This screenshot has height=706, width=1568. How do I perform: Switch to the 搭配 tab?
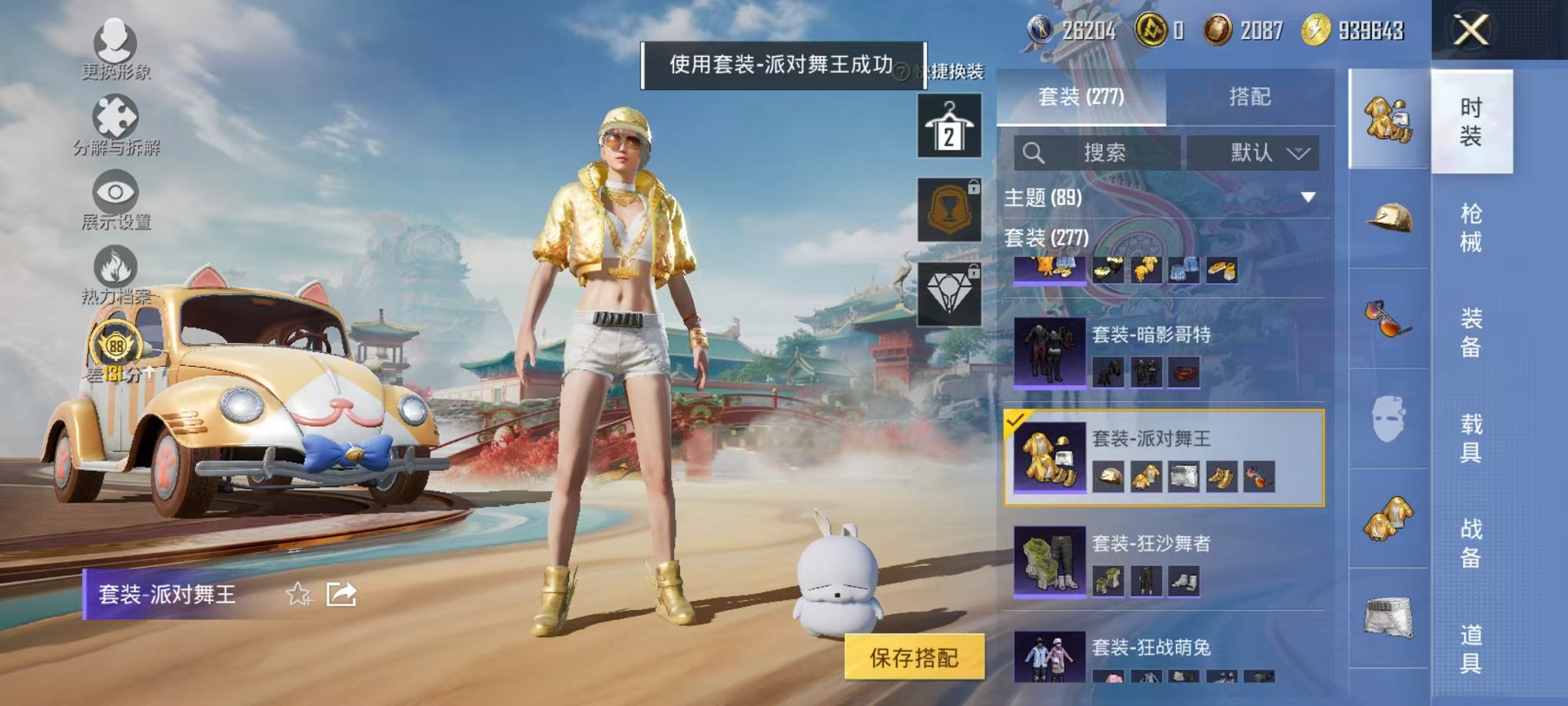[1247, 95]
